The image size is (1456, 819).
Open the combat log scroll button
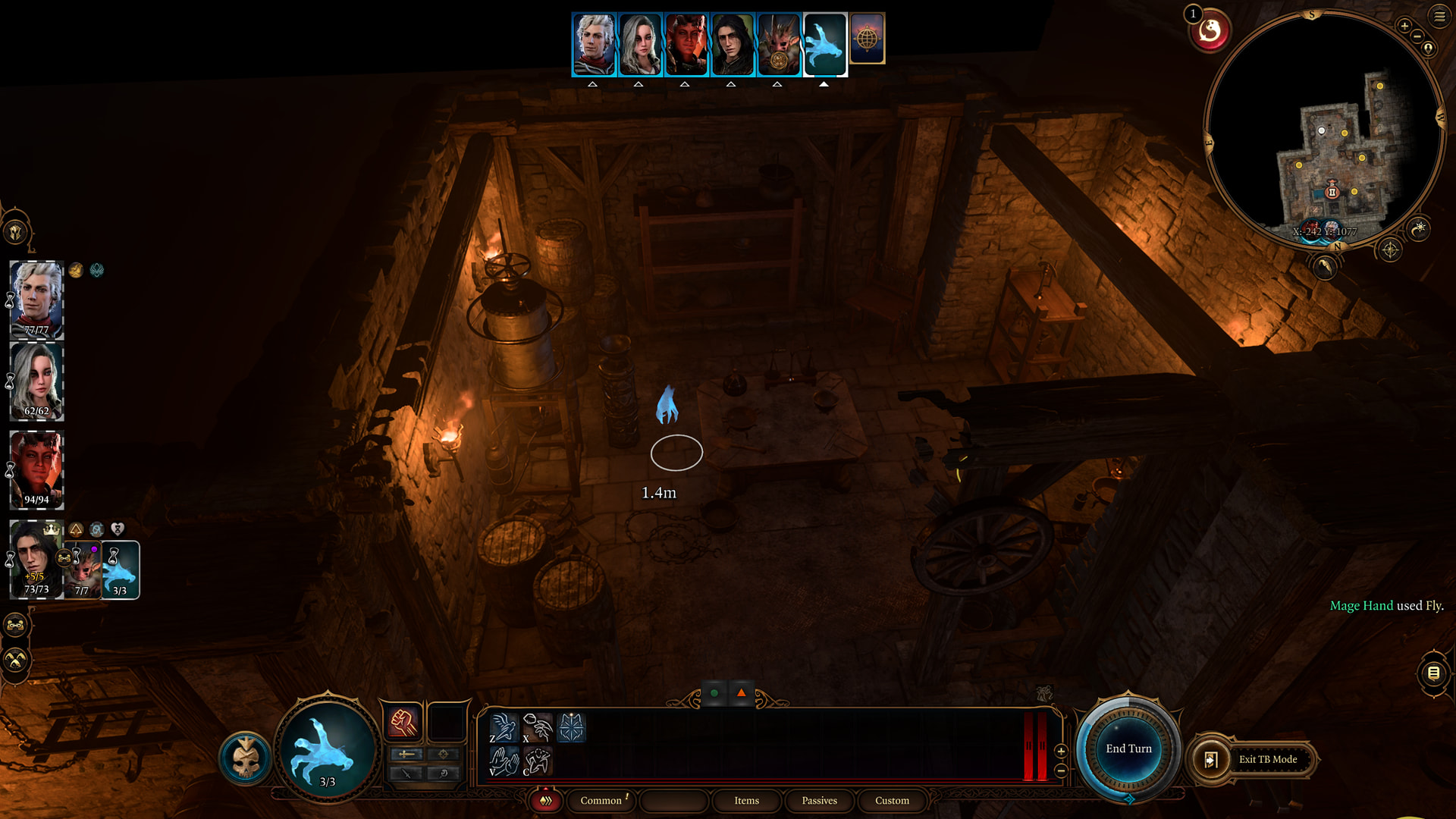(1433, 673)
